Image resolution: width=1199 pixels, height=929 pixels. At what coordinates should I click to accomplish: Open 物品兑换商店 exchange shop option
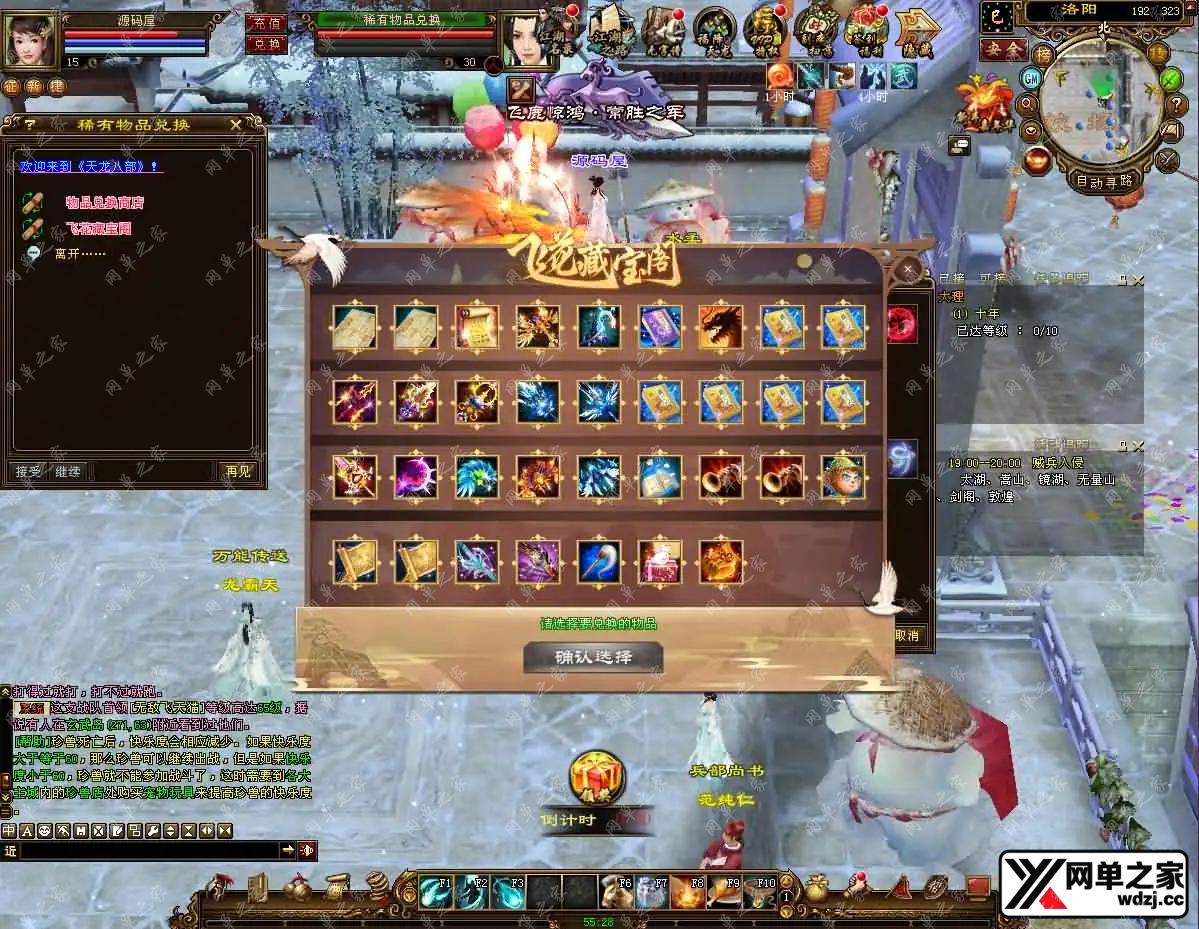point(104,202)
